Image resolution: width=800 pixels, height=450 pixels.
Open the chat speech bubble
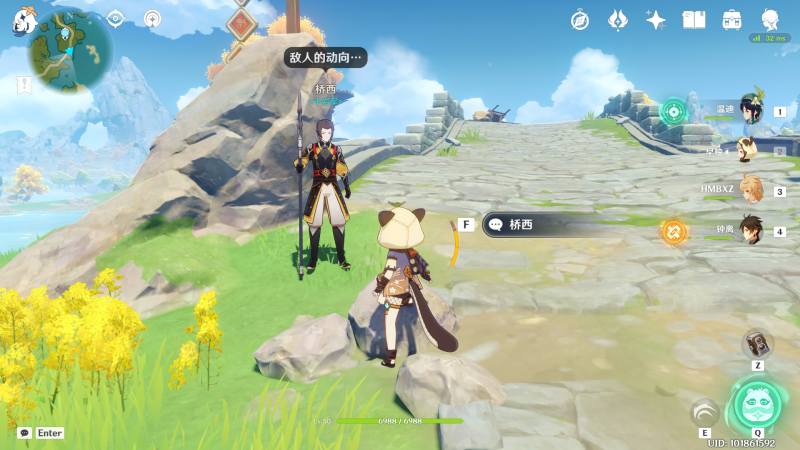coord(24,433)
